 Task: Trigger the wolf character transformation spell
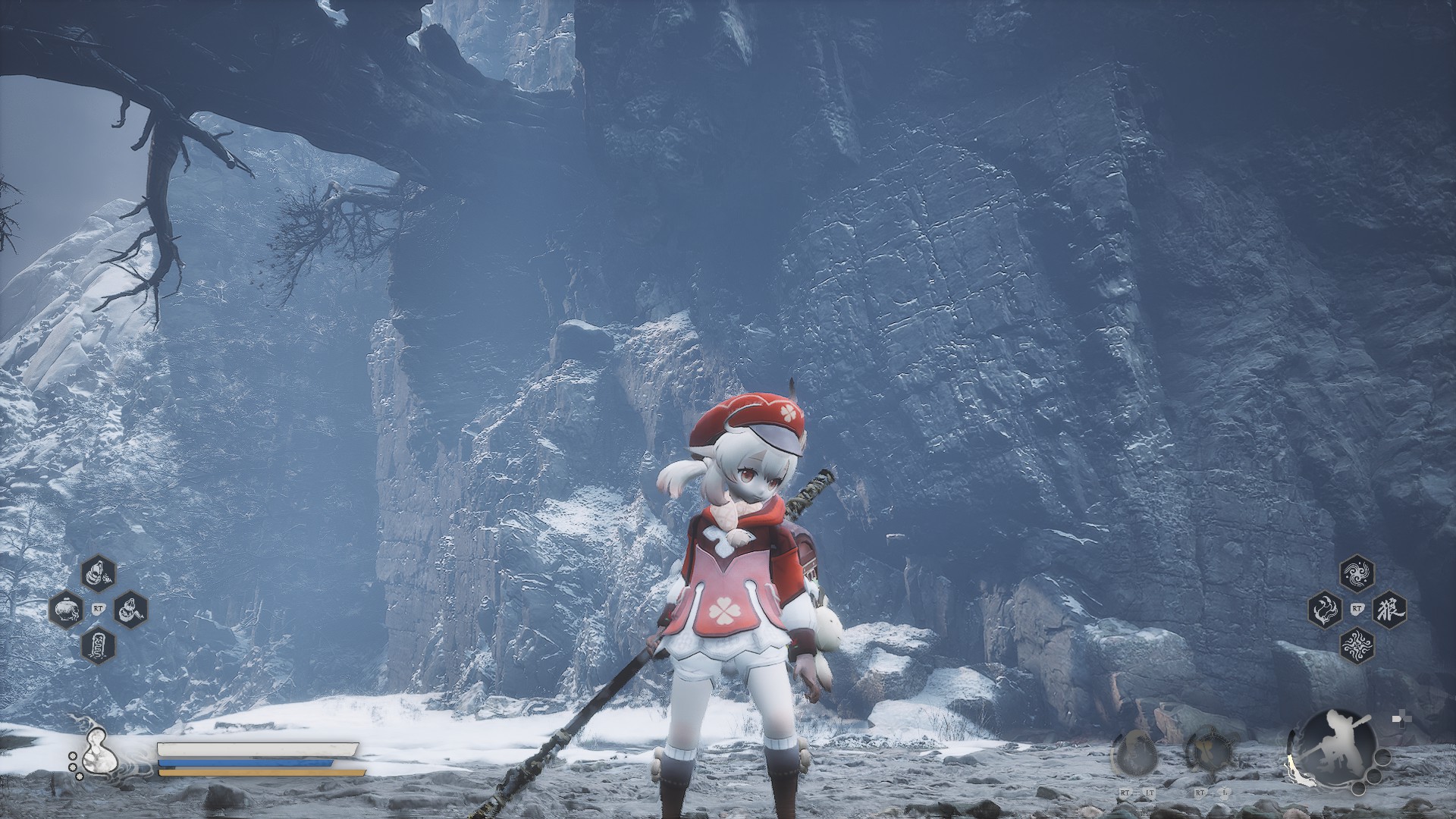coord(1389,608)
